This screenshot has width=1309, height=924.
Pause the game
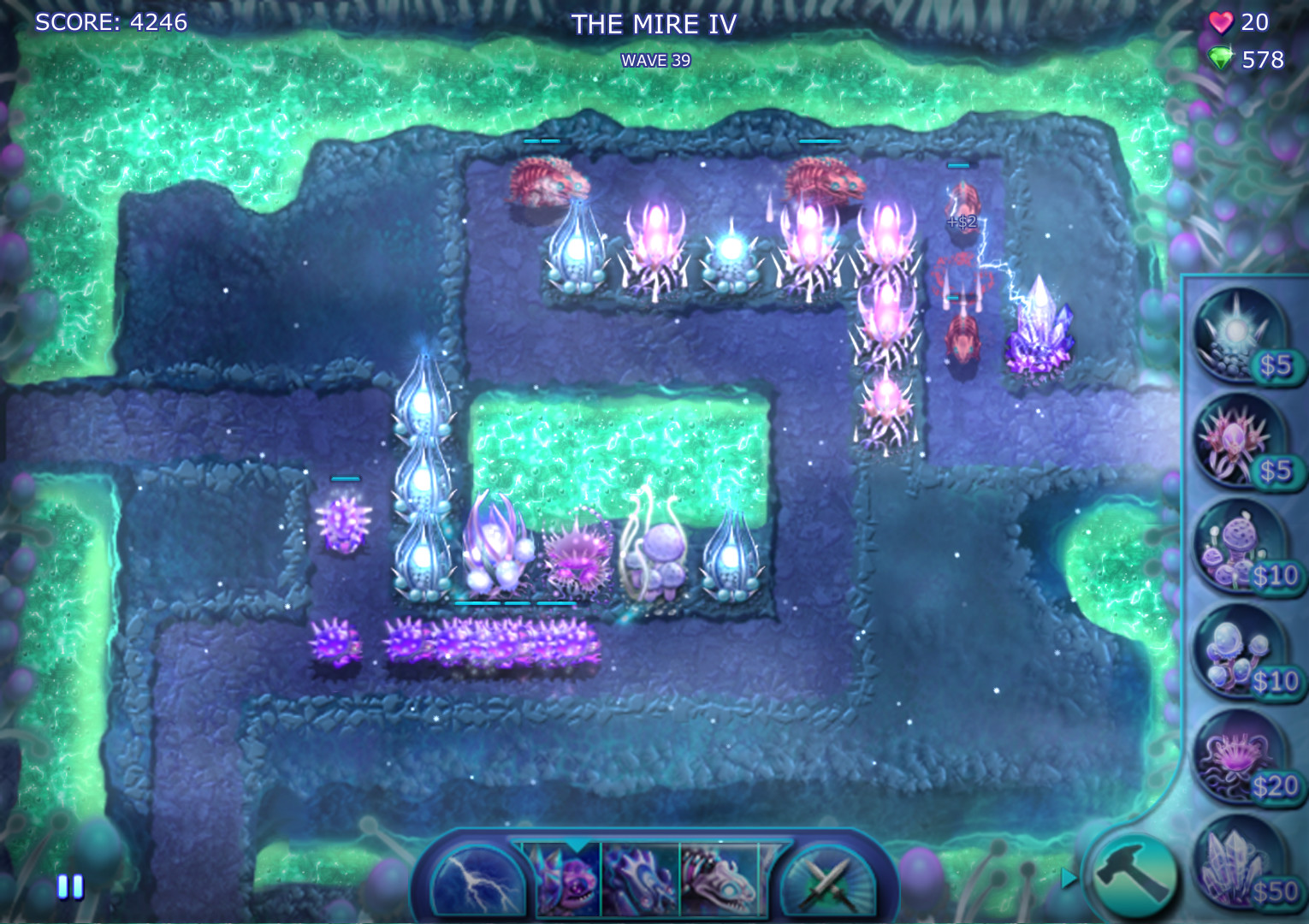[x=68, y=888]
